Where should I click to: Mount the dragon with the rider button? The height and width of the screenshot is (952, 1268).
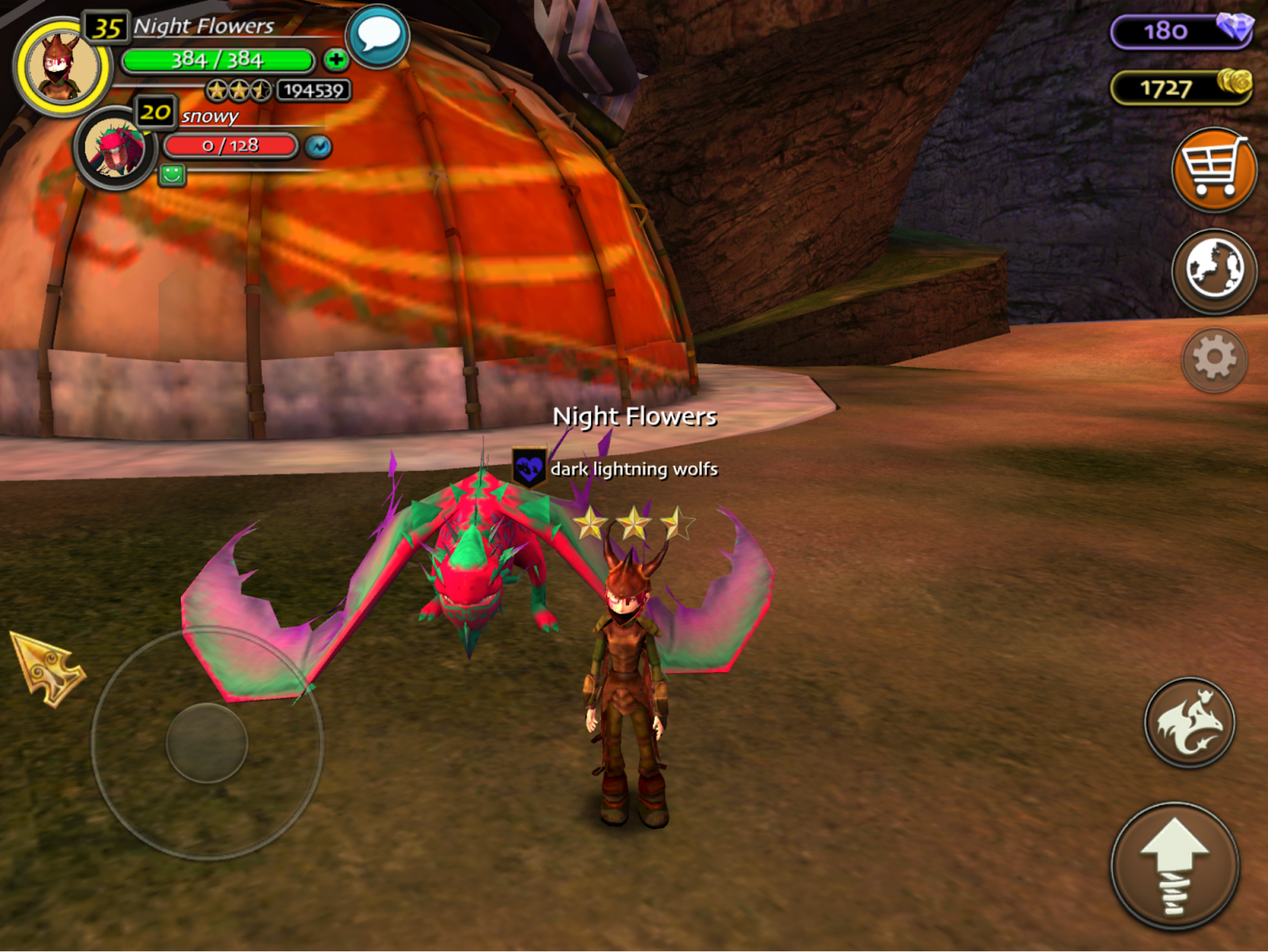pyautogui.click(x=1189, y=722)
